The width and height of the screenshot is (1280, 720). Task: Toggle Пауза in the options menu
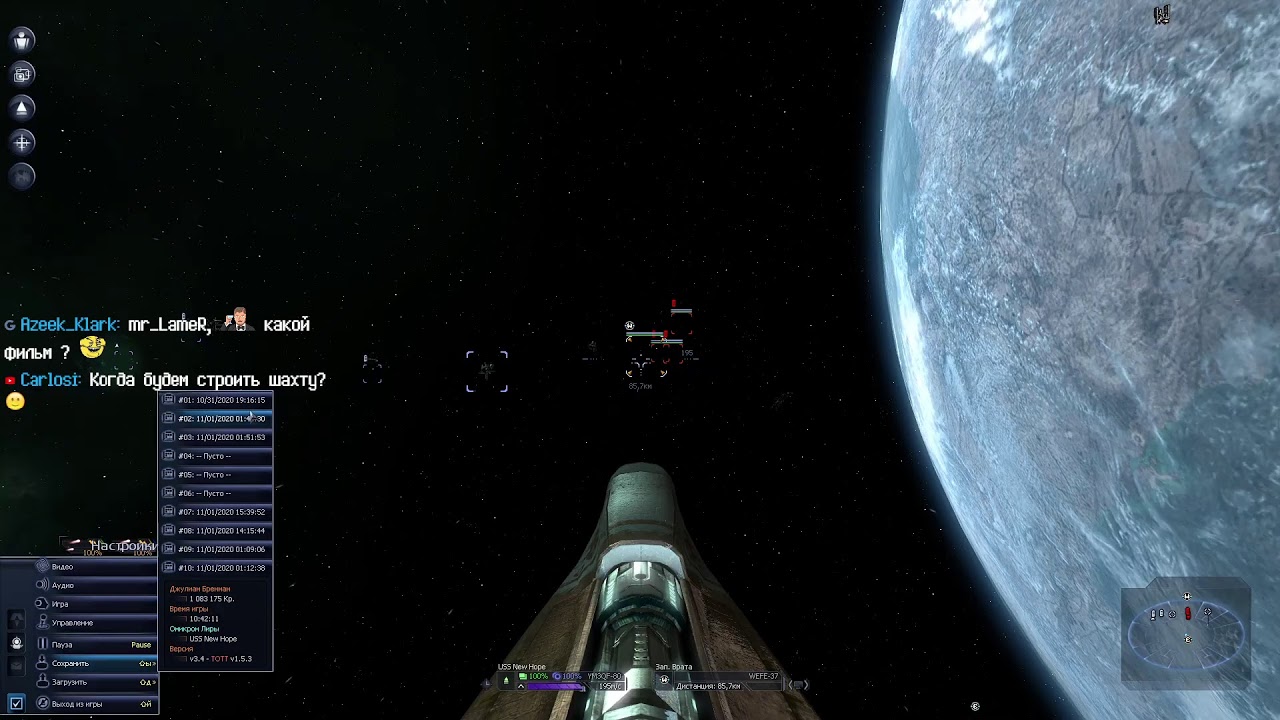(62, 645)
